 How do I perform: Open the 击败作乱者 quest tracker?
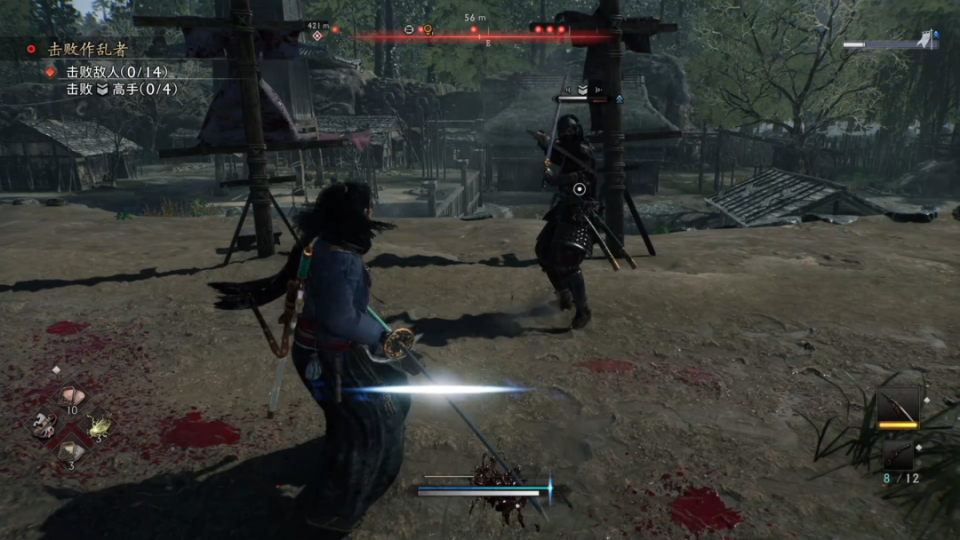(88, 48)
